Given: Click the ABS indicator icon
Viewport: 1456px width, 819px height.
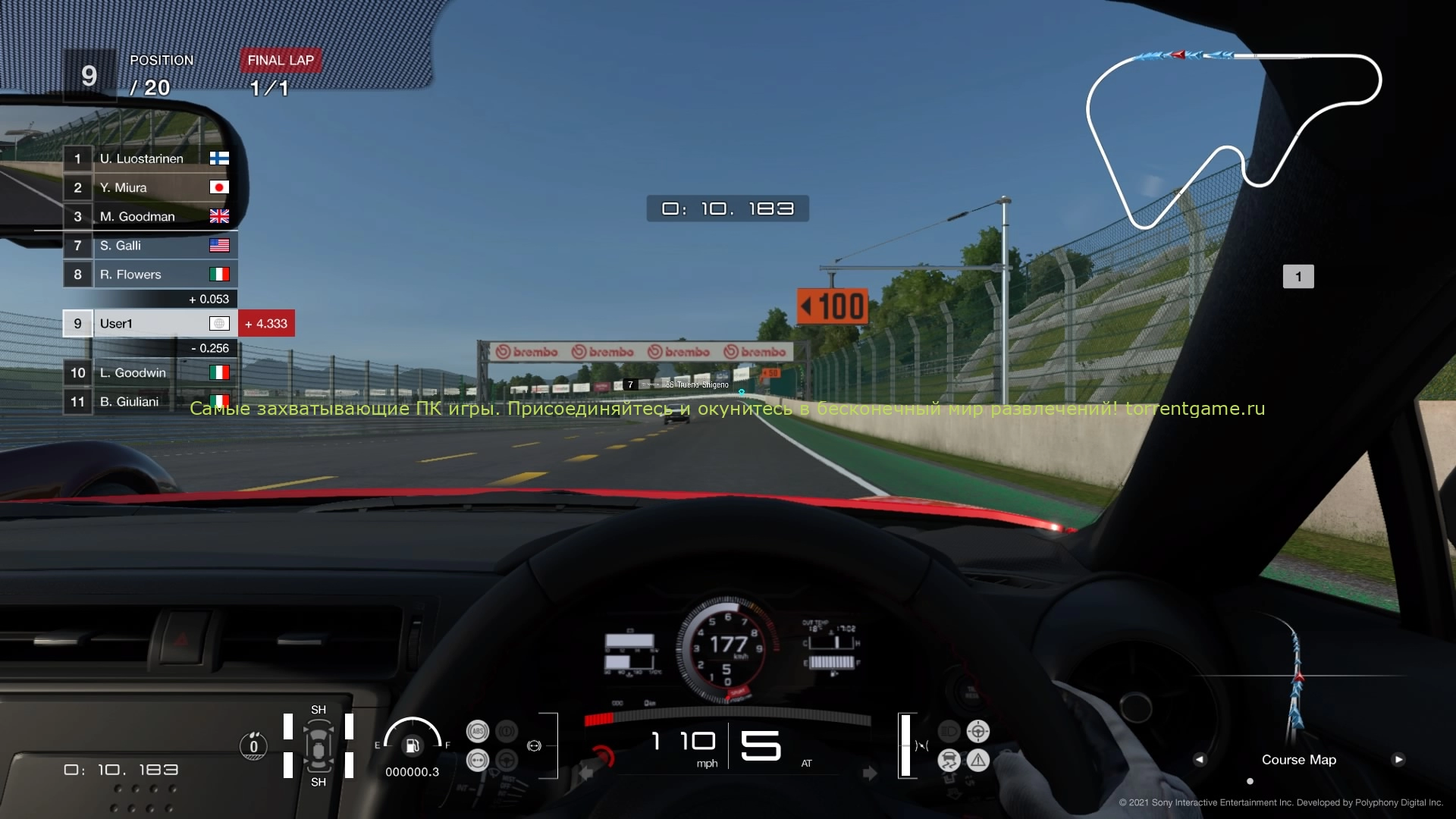Looking at the screenshot, I should coord(478,732).
